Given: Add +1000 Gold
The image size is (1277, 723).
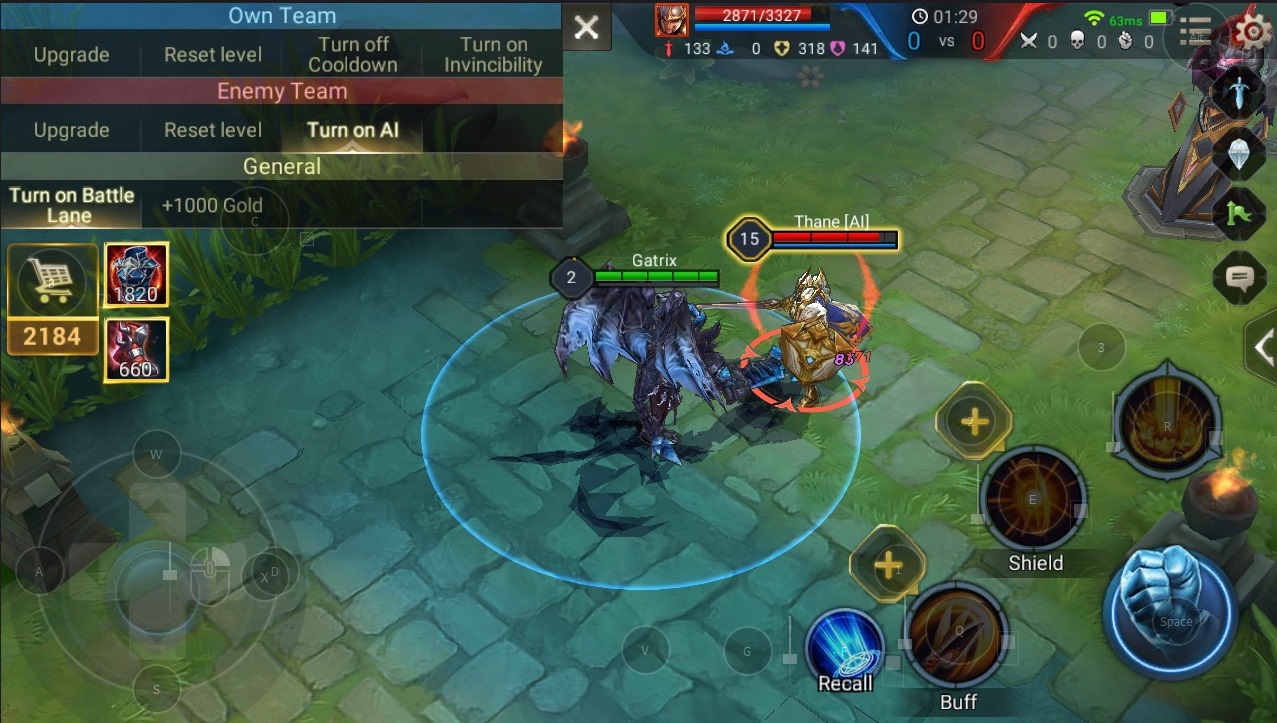Looking at the screenshot, I should coord(212,205).
